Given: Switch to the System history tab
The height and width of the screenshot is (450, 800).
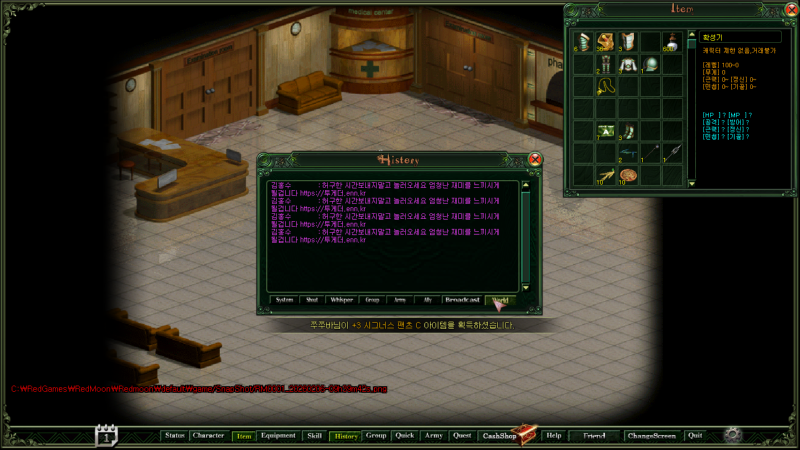Looking at the screenshot, I should [285, 299].
